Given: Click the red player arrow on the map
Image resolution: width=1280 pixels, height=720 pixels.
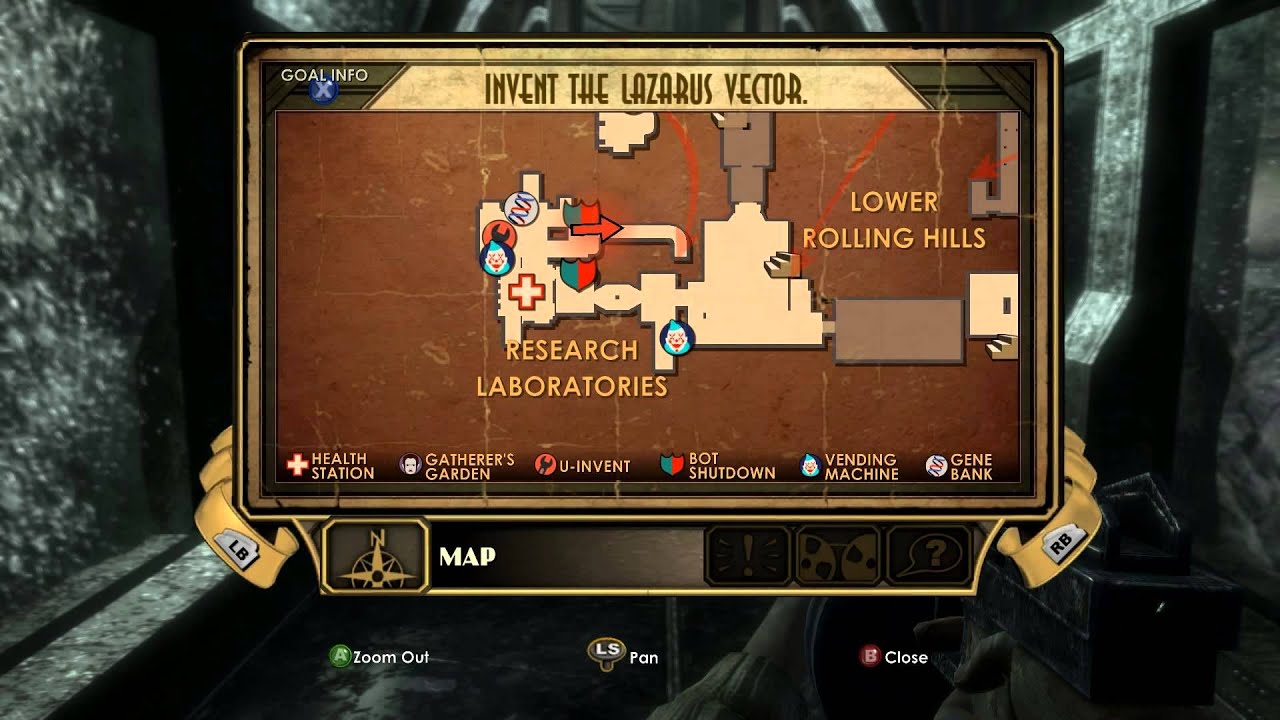Looking at the screenshot, I should pyautogui.click(x=596, y=228).
